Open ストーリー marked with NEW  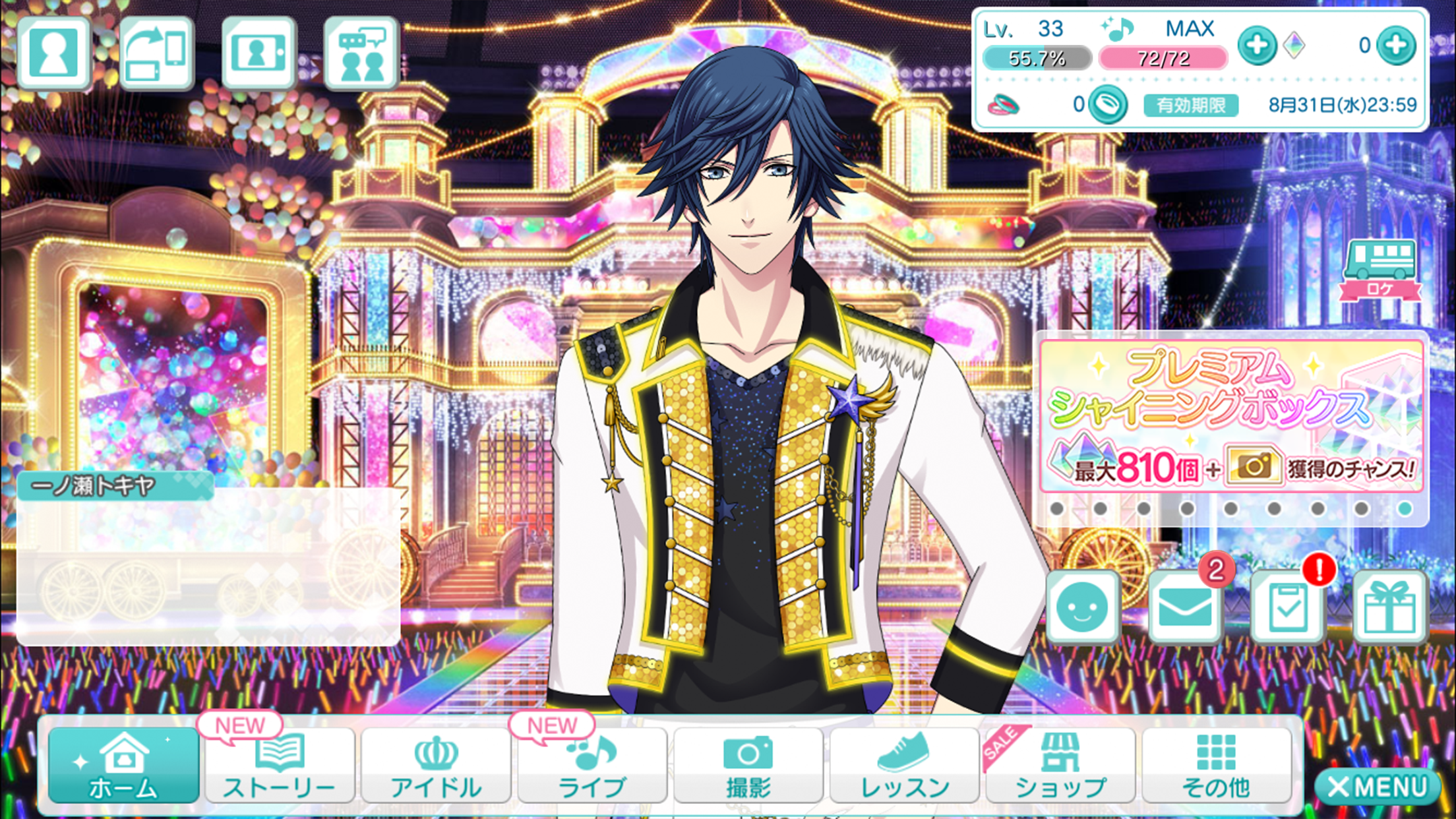tap(280, 766)
